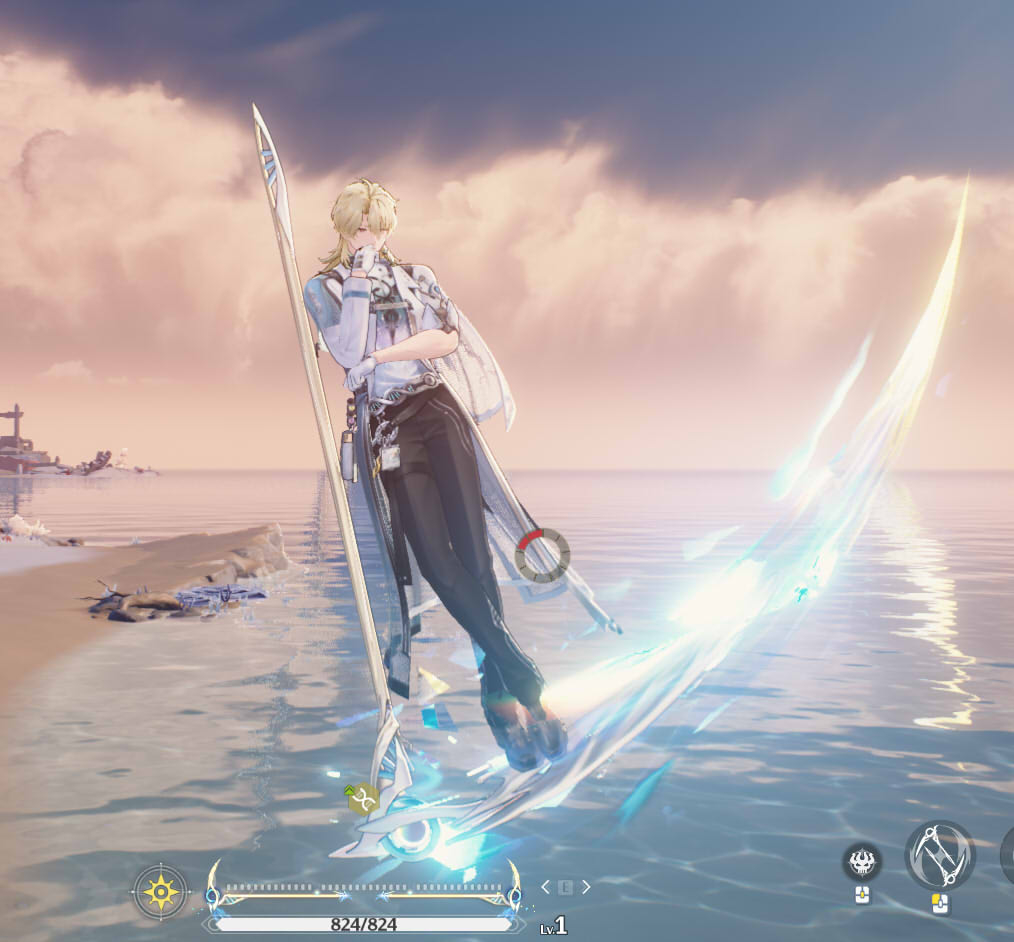The image size is (1014, 942).
Task: Activate the skull-faced echo skill icon
Action: [x=861, y=861]
